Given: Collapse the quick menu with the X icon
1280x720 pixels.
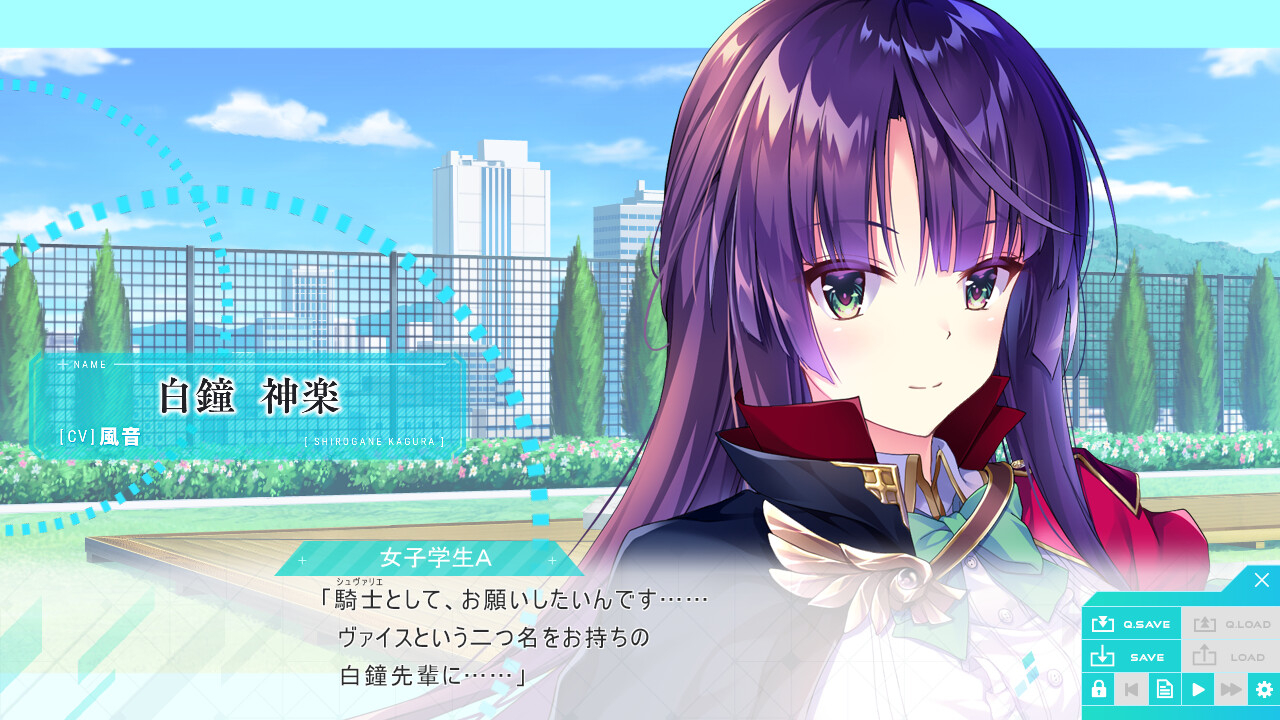Looking at the screenshot, I should point(1262,578).
